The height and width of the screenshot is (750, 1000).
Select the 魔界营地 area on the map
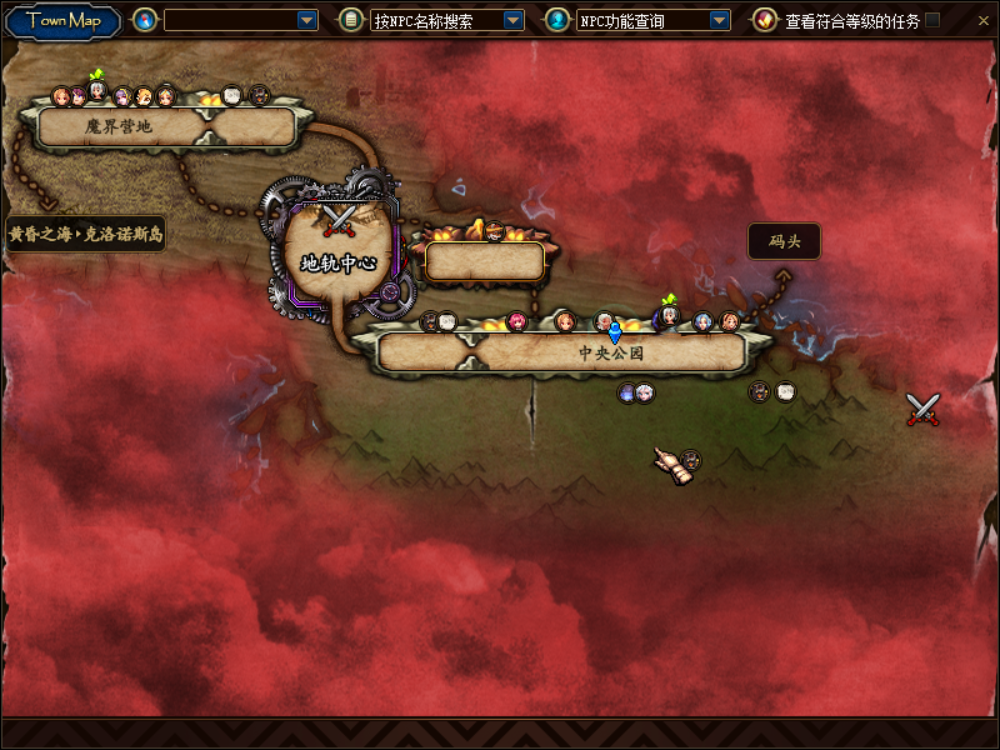(118, 127)
